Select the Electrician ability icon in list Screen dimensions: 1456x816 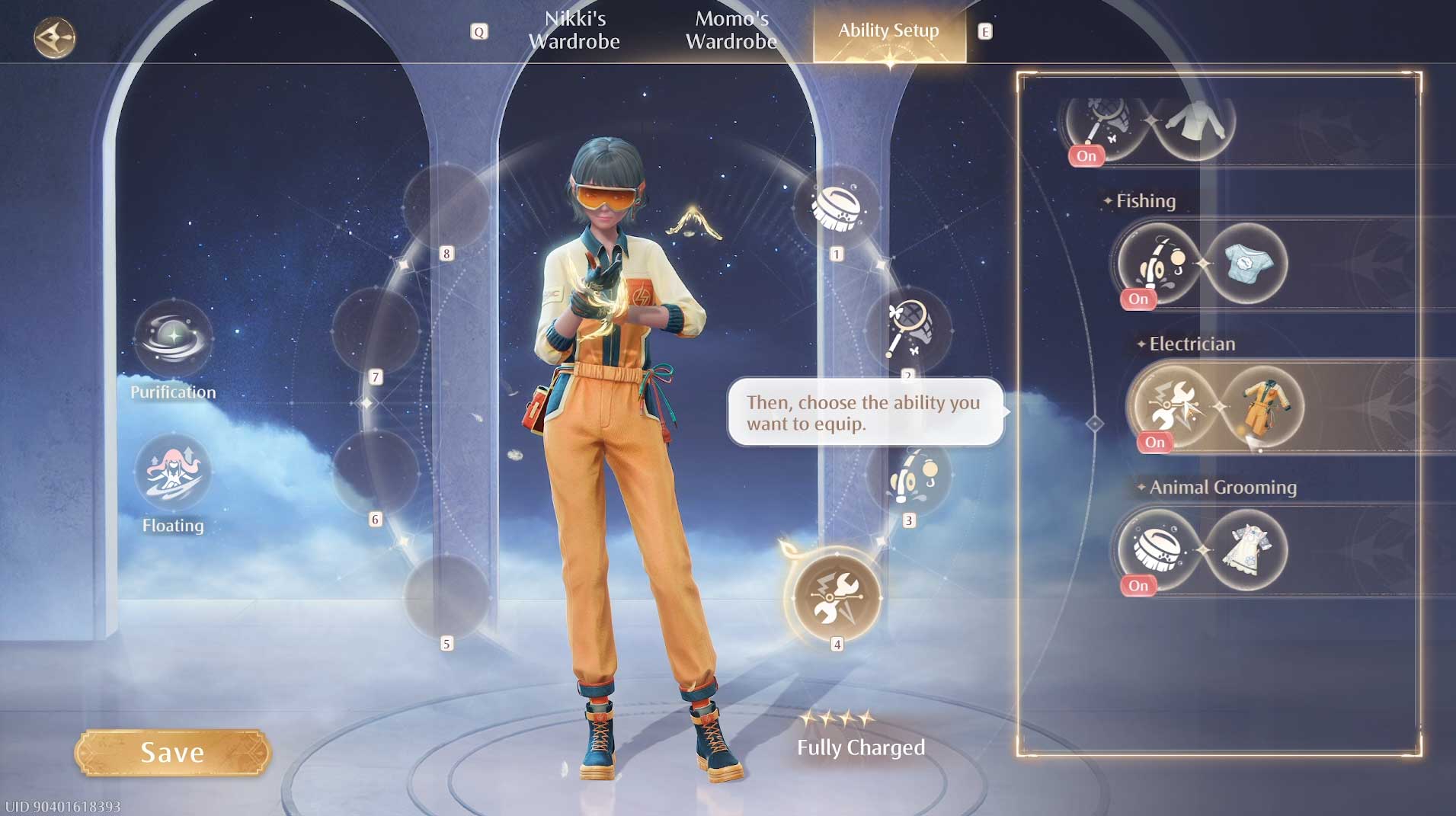coord(1172,405)
